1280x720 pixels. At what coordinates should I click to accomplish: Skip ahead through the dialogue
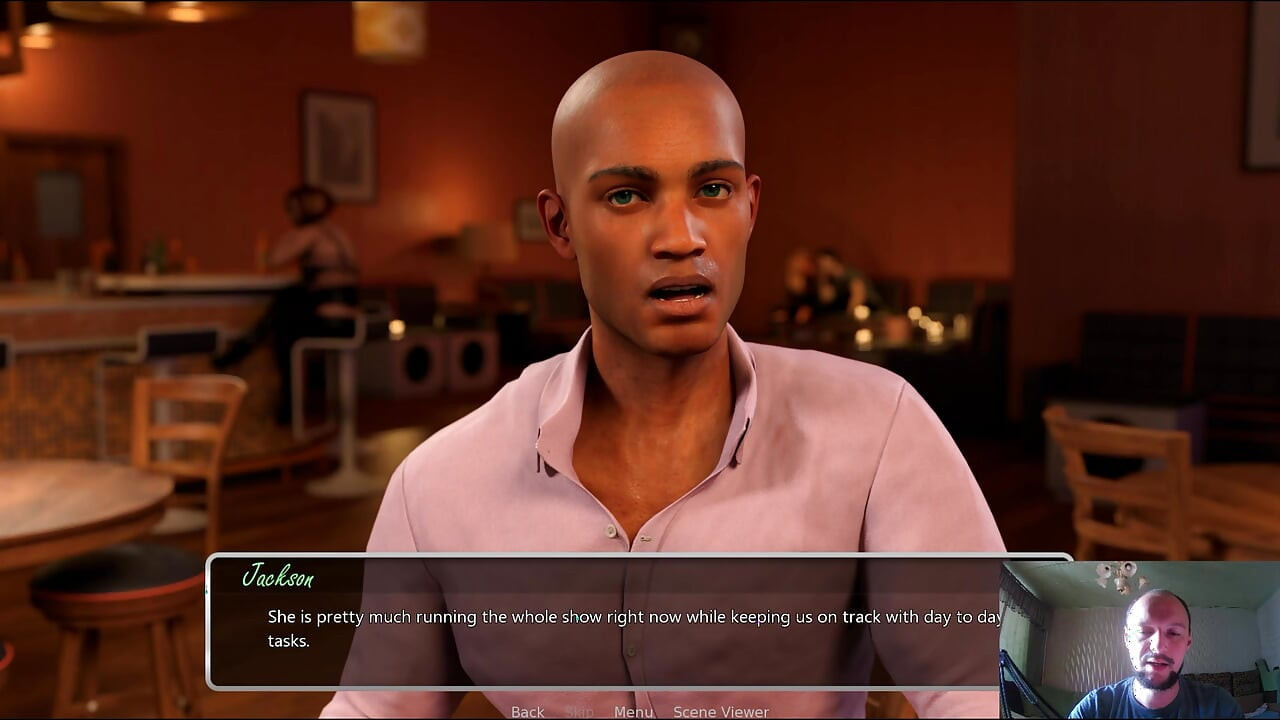coord(579,712)
